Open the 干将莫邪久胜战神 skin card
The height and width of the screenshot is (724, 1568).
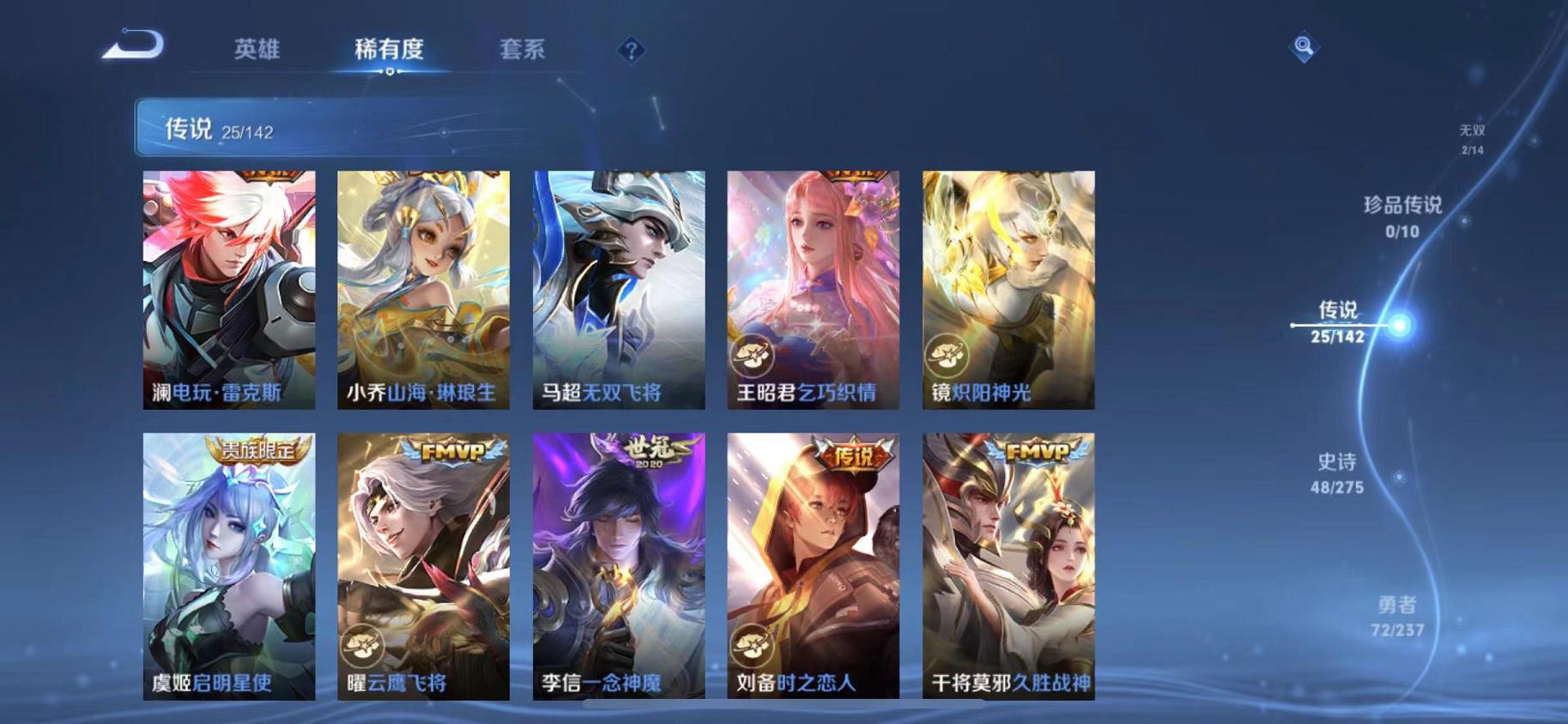coord(1006,570)
